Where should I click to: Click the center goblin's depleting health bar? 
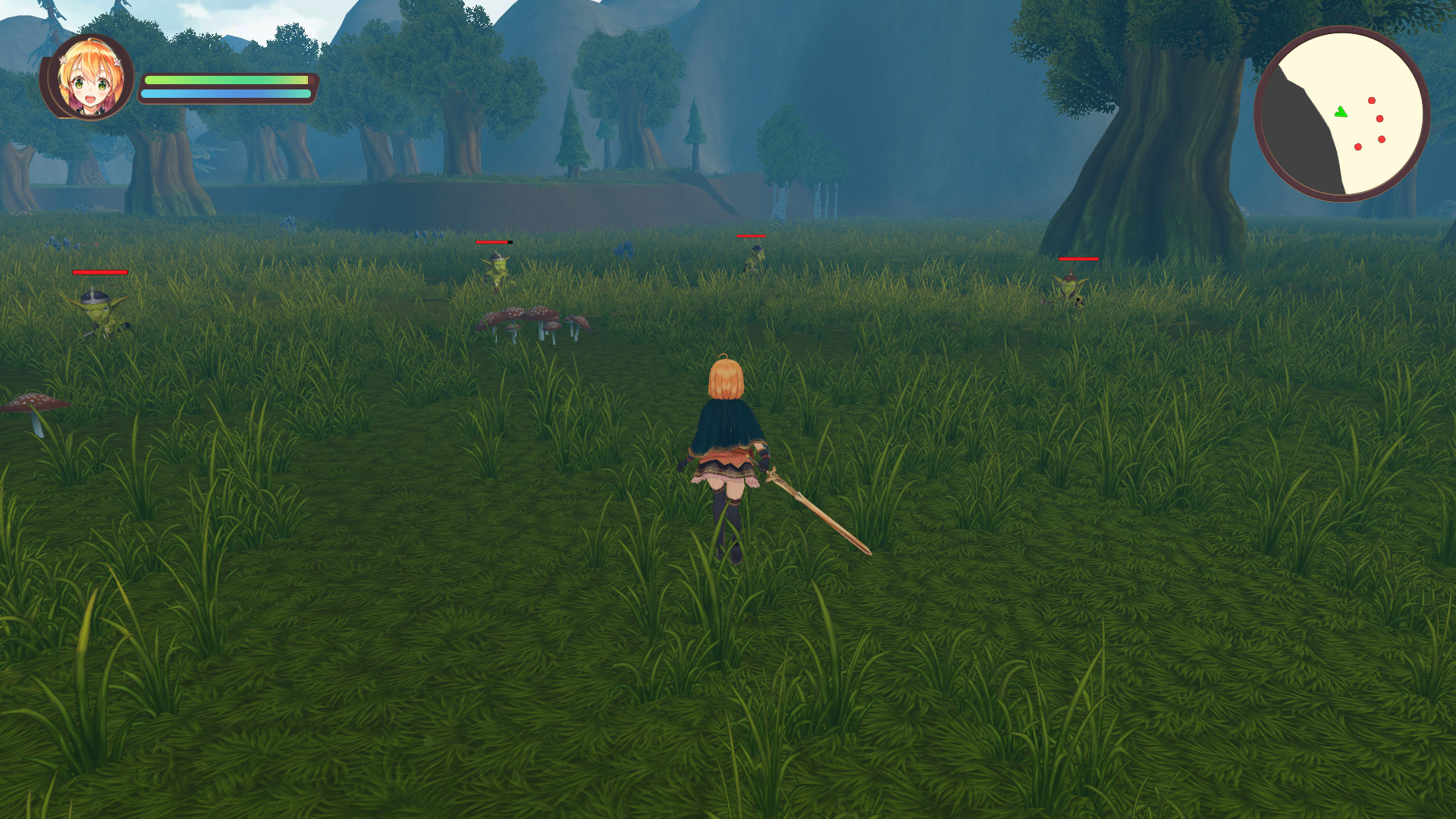tap(494, 241)
